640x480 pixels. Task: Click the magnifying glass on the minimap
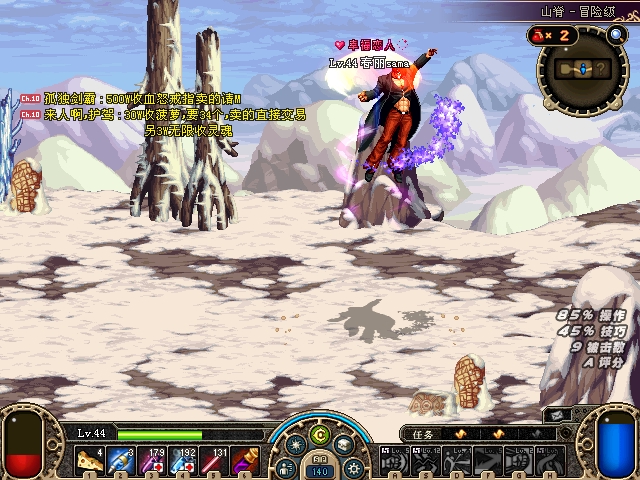point(616,35)
